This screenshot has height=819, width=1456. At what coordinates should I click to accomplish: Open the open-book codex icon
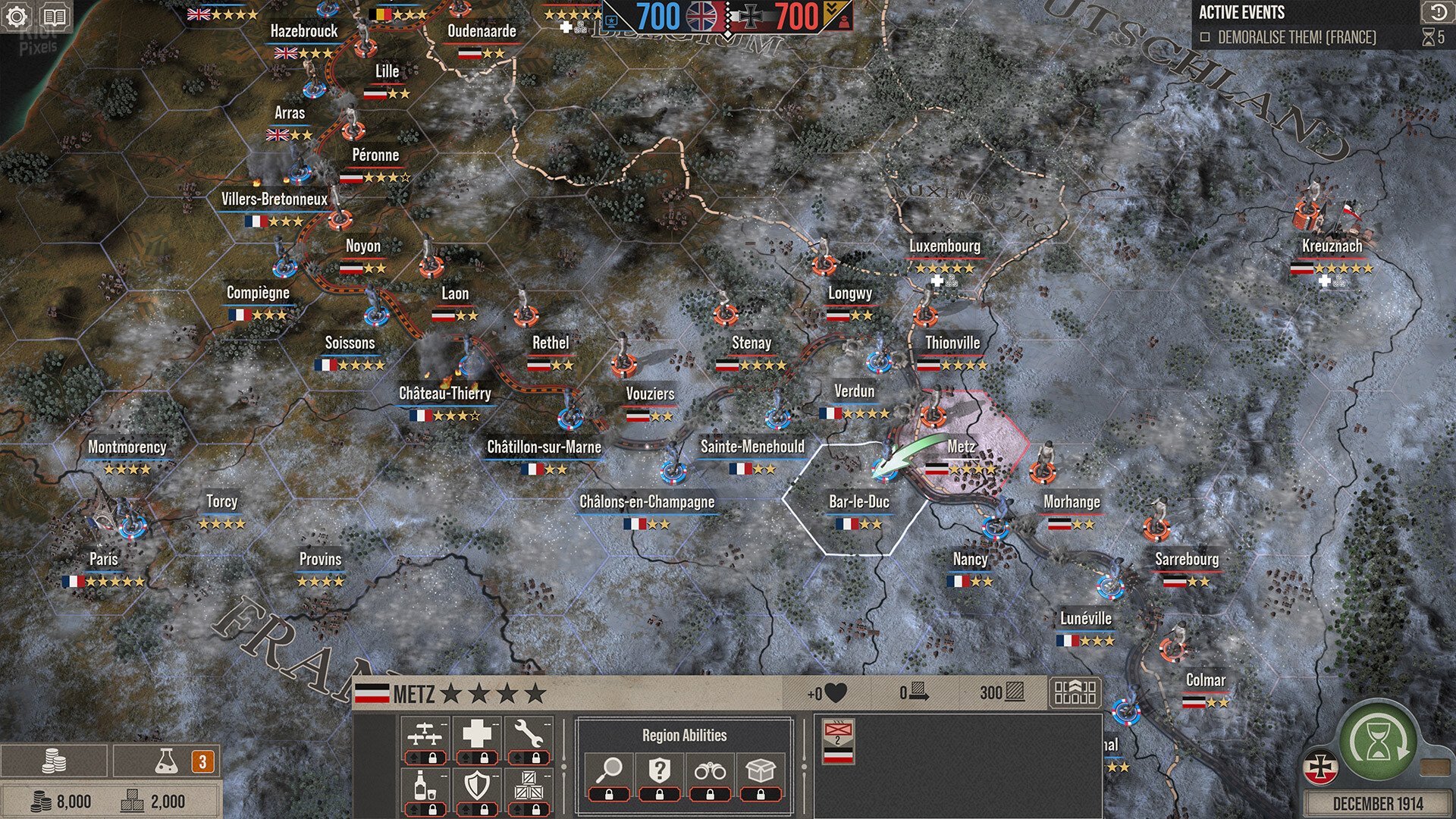coord(54,16)
